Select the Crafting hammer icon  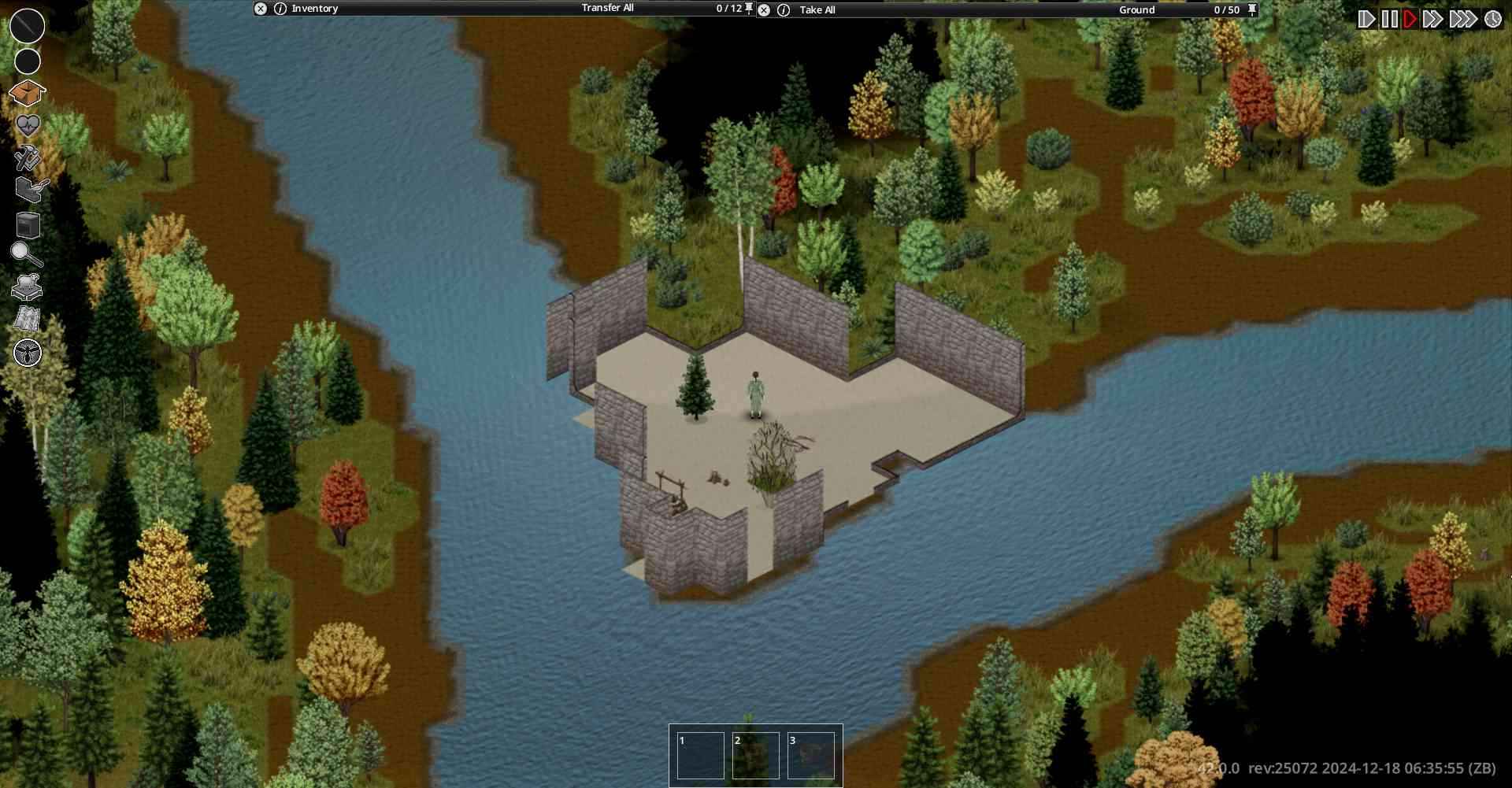coord(28,158)
